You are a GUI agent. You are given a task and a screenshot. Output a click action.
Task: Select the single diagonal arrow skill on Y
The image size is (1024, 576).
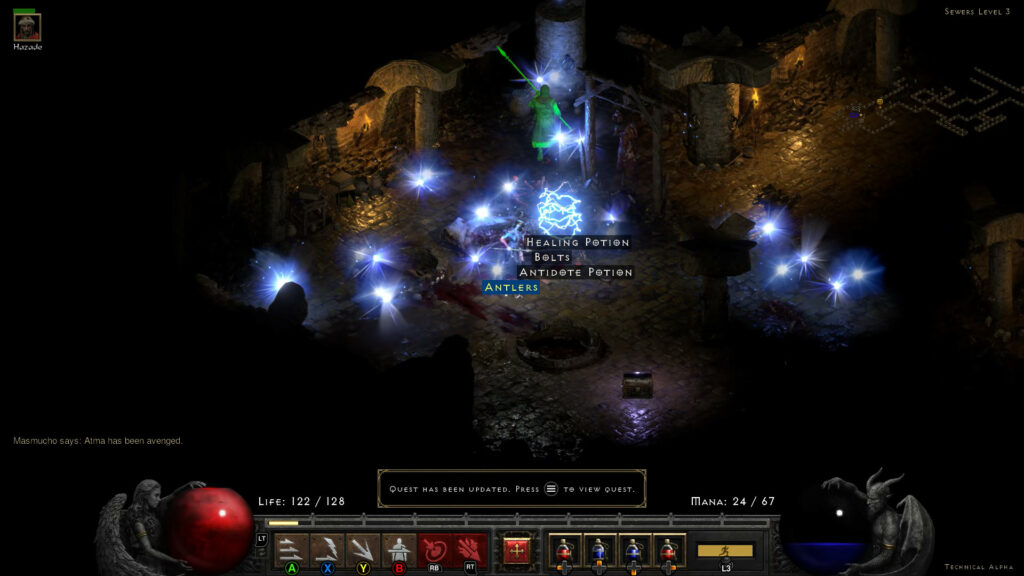363,549
